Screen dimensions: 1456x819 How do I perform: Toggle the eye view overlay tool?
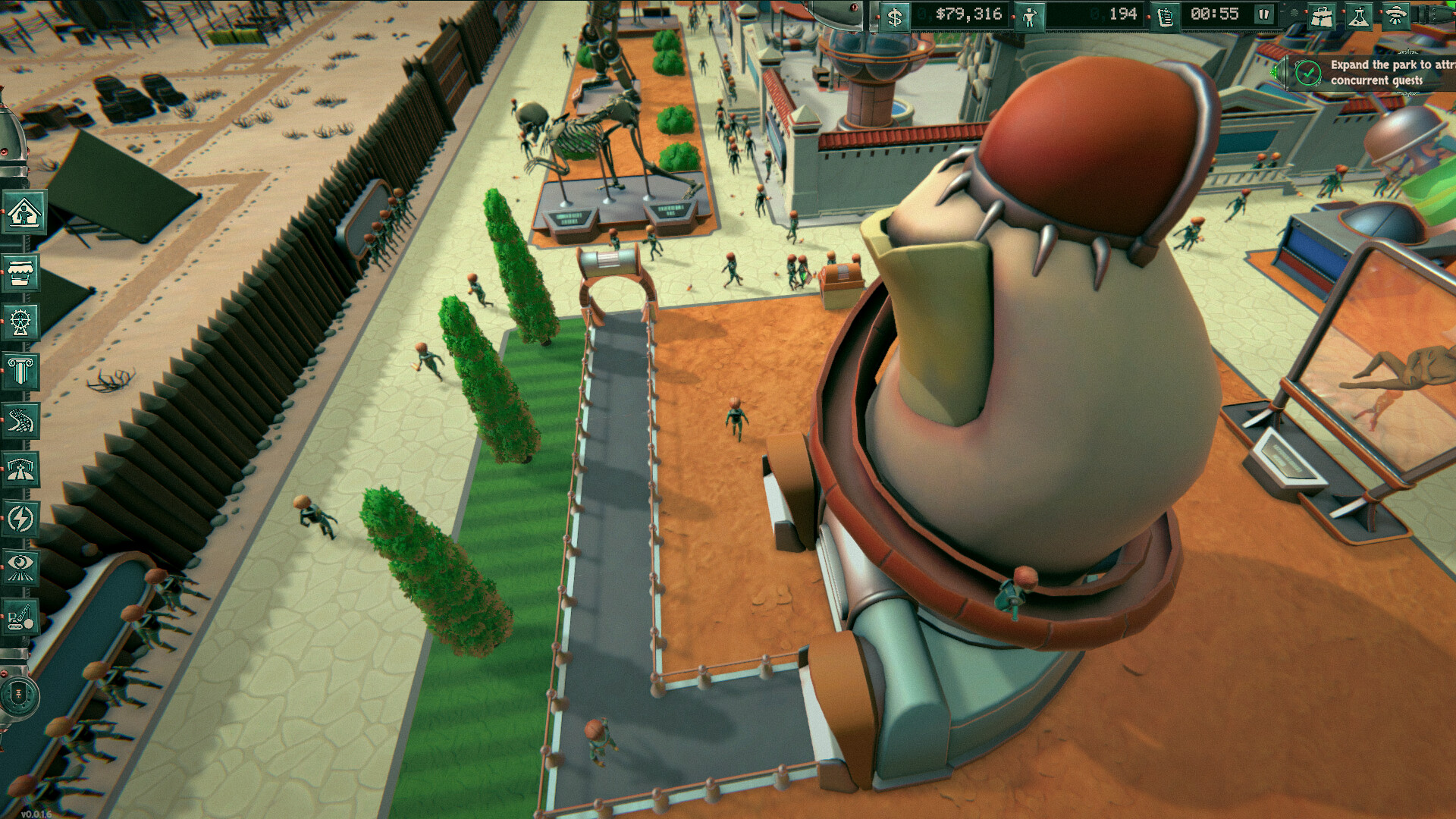click(x=20, y=568)
